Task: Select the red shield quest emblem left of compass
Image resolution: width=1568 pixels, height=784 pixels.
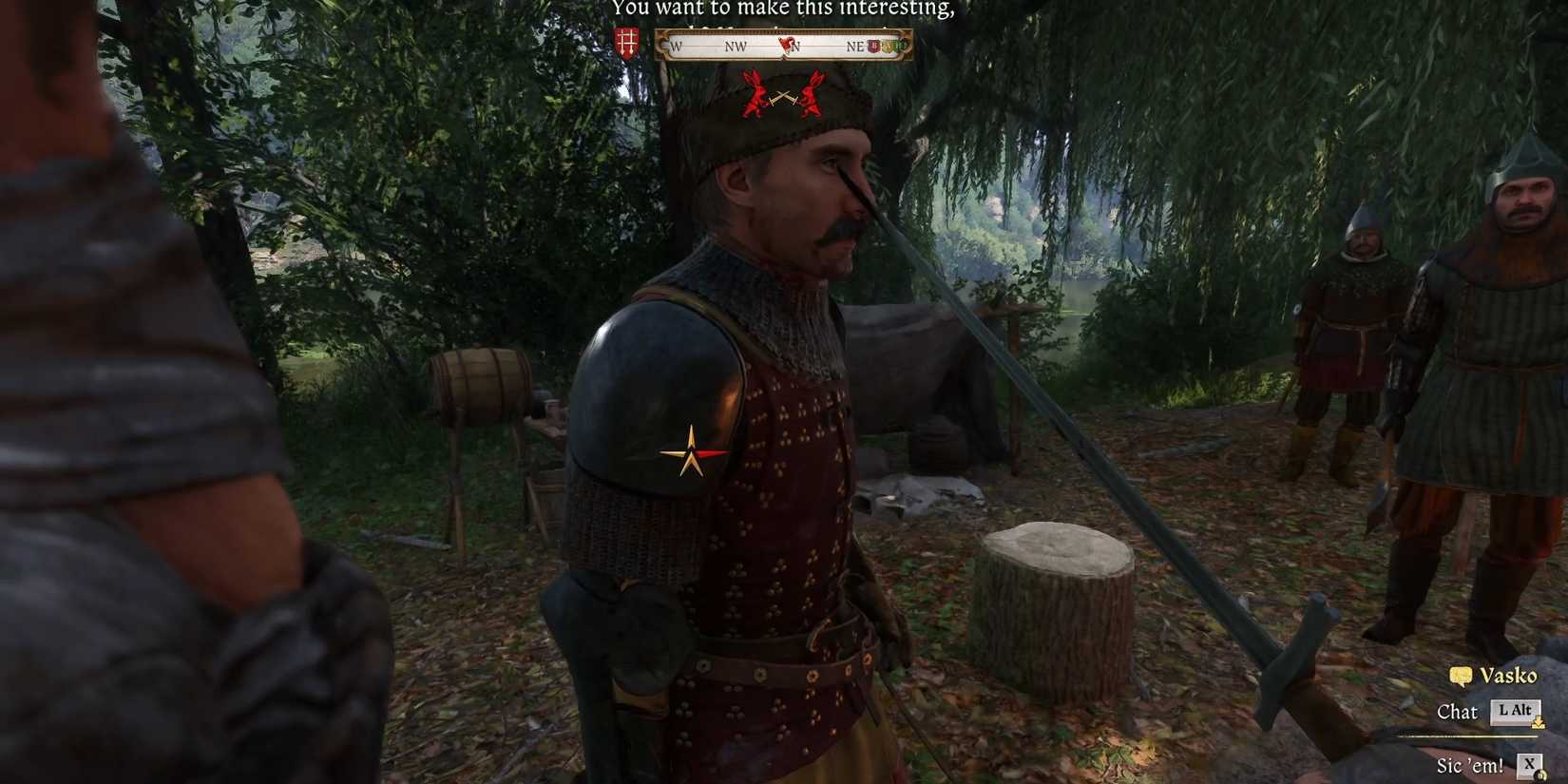Action: click(626, 41)
